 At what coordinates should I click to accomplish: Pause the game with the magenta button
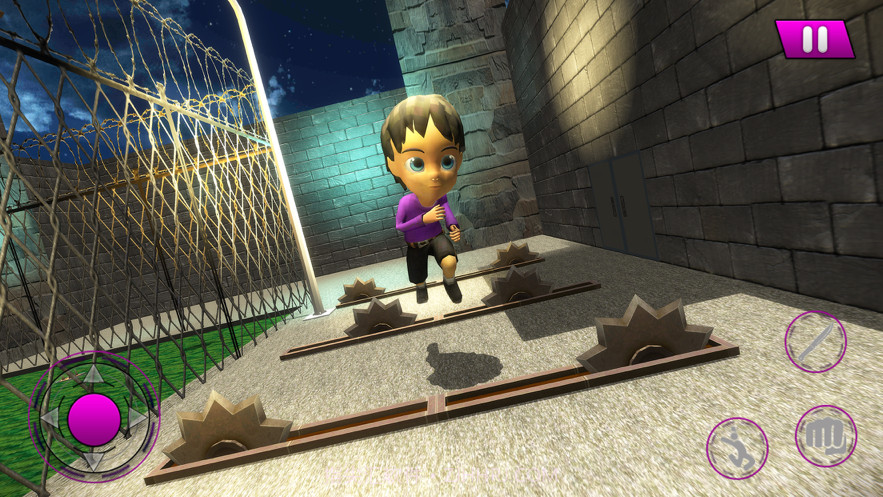[815, 40]
